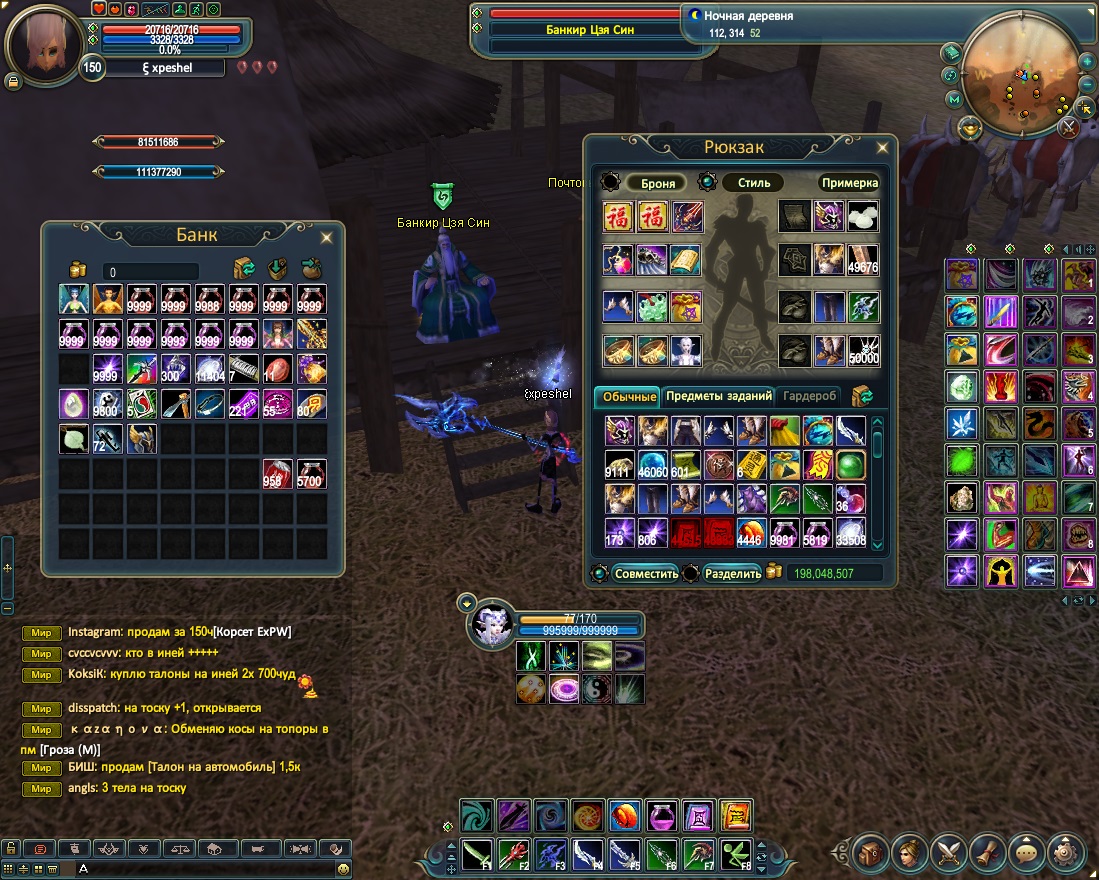The height and width of the screenshot is (880, 1099).
Task: Open the Броня equipment view
Action: coord(656,183)
